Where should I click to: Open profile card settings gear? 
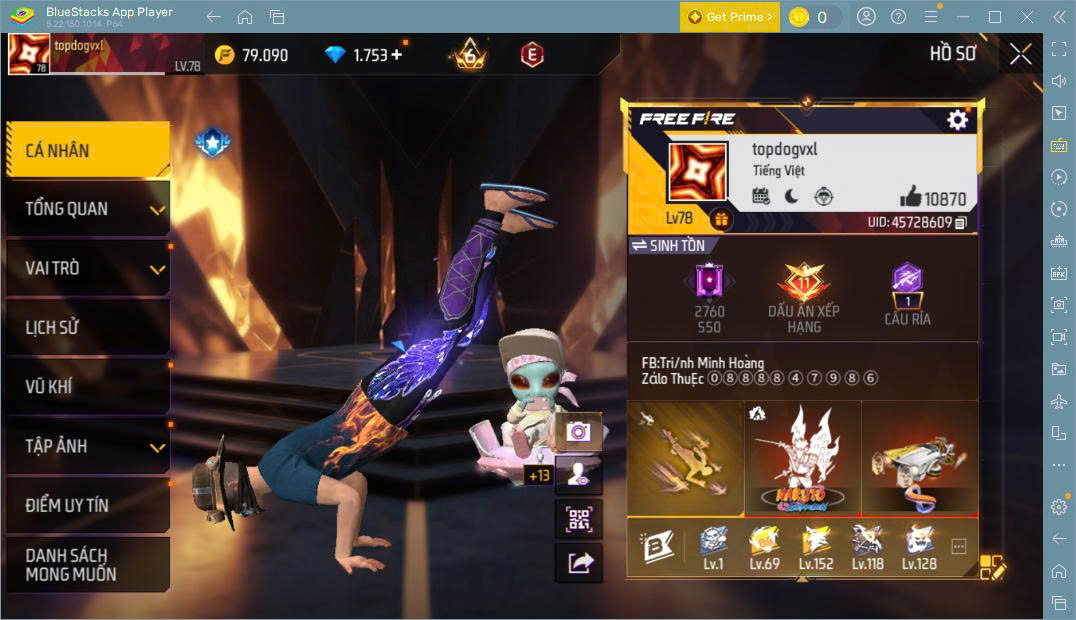[957, 120]
